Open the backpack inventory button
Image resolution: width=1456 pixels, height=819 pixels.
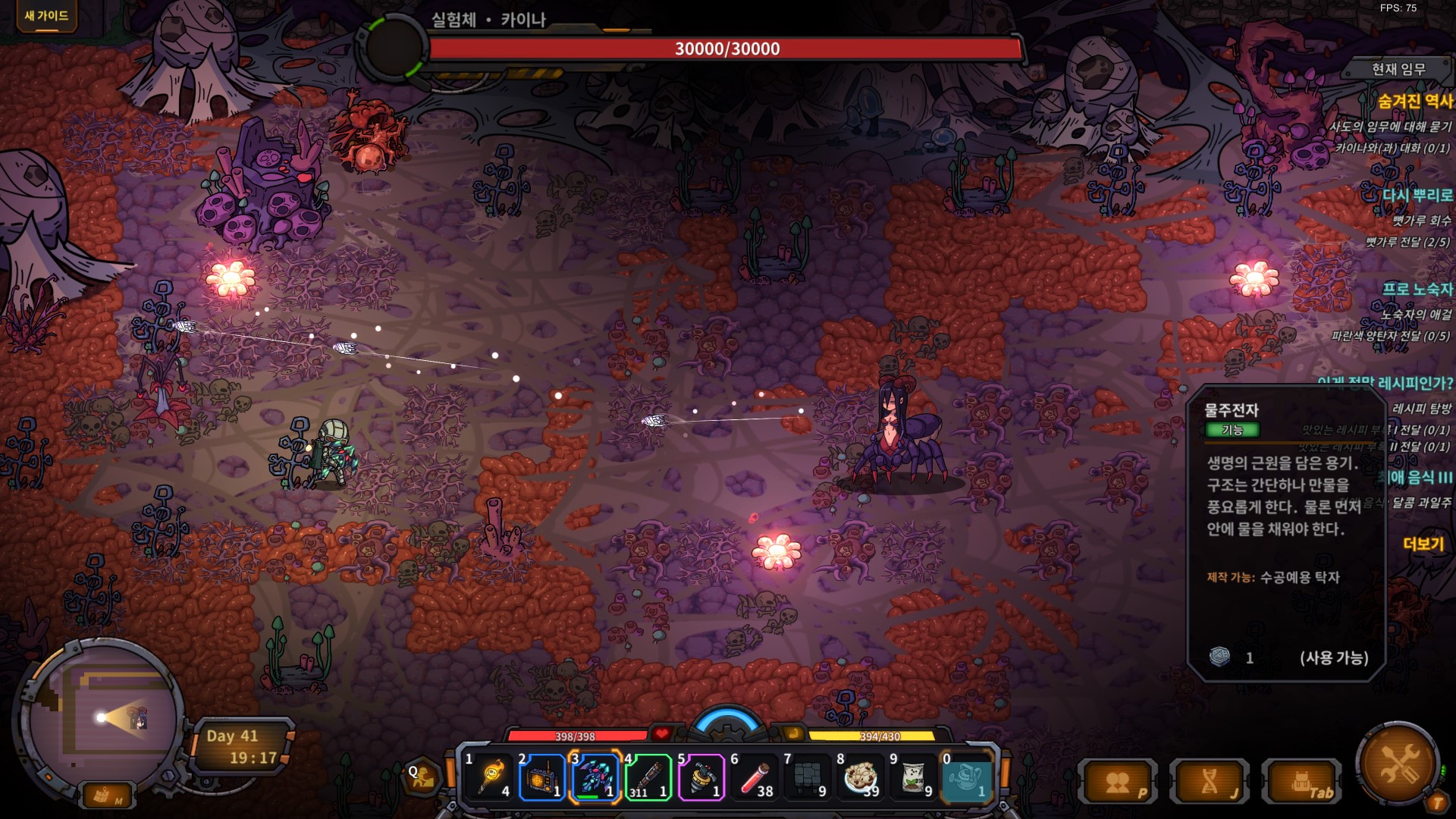click(1301, 783)
